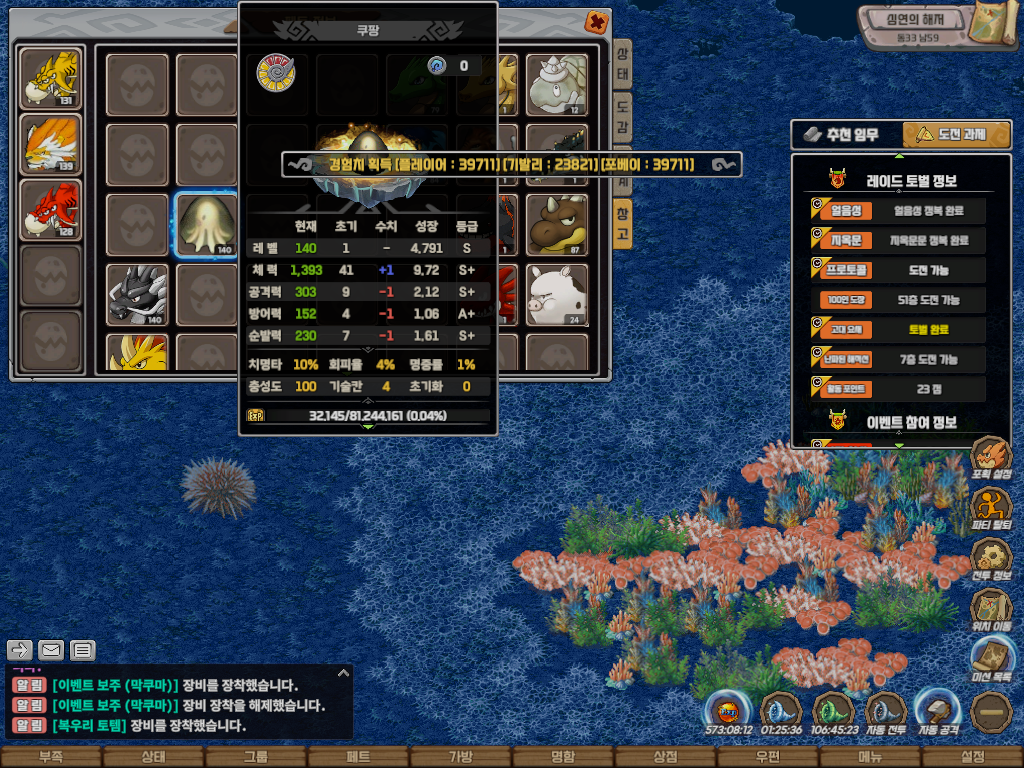Image resolution: width=1024 pixels, height=768 pixels.
Task: Open the 창고 side tab
Action: coord(622,222)
